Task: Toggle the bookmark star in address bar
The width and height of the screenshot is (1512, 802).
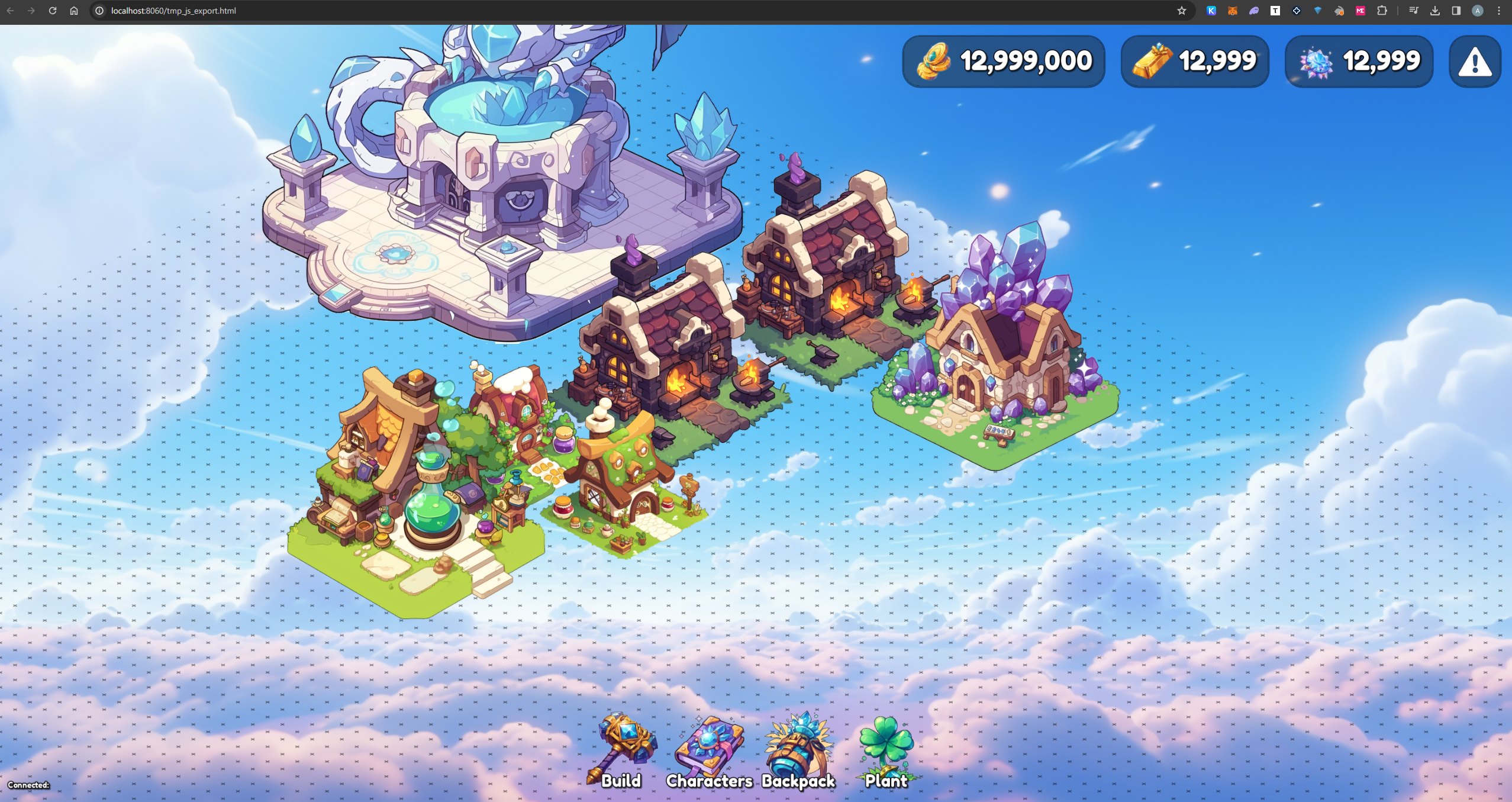Action: coord(1181,11)
